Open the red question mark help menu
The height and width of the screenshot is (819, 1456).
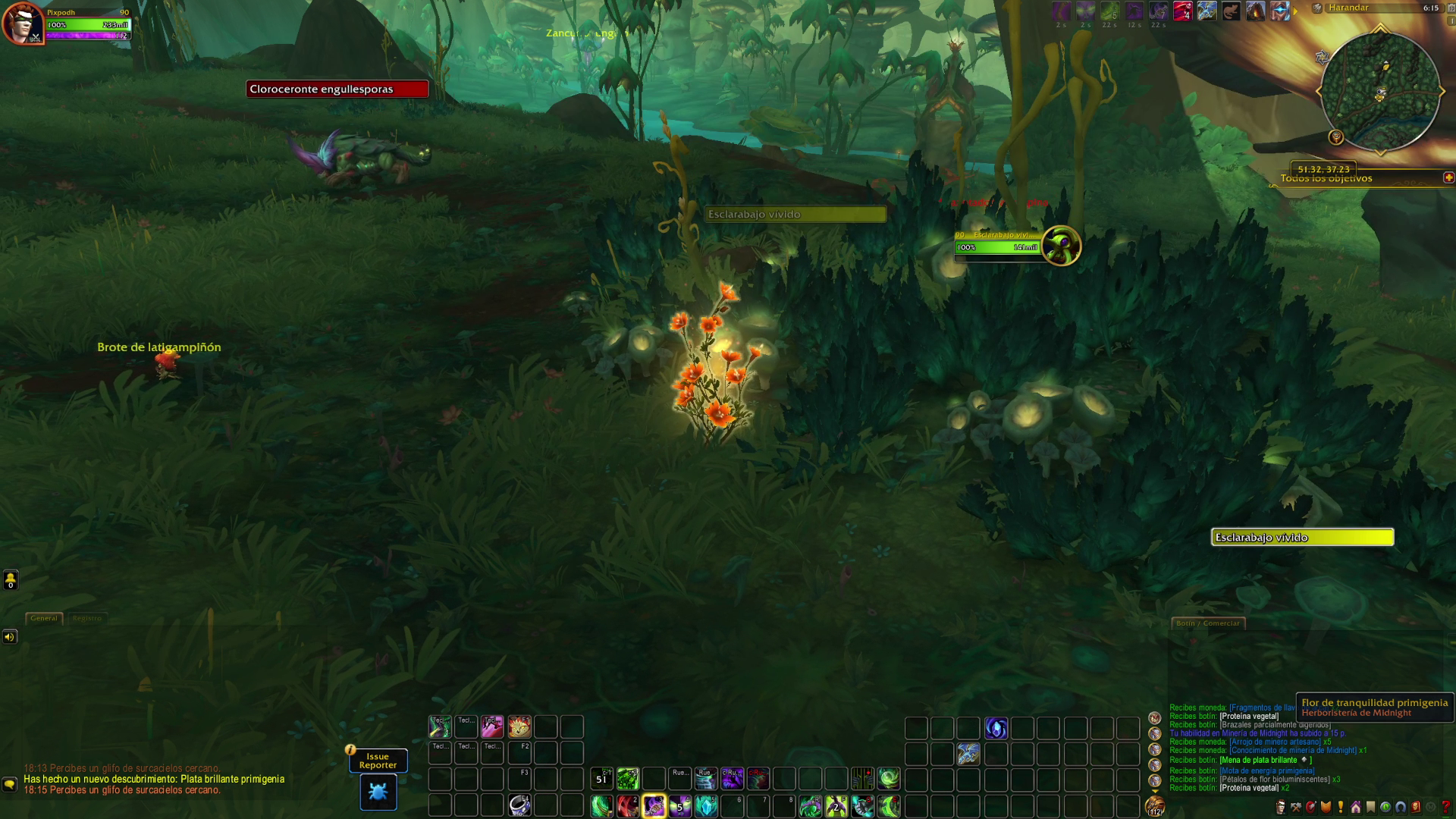(x=1445, y=807)
